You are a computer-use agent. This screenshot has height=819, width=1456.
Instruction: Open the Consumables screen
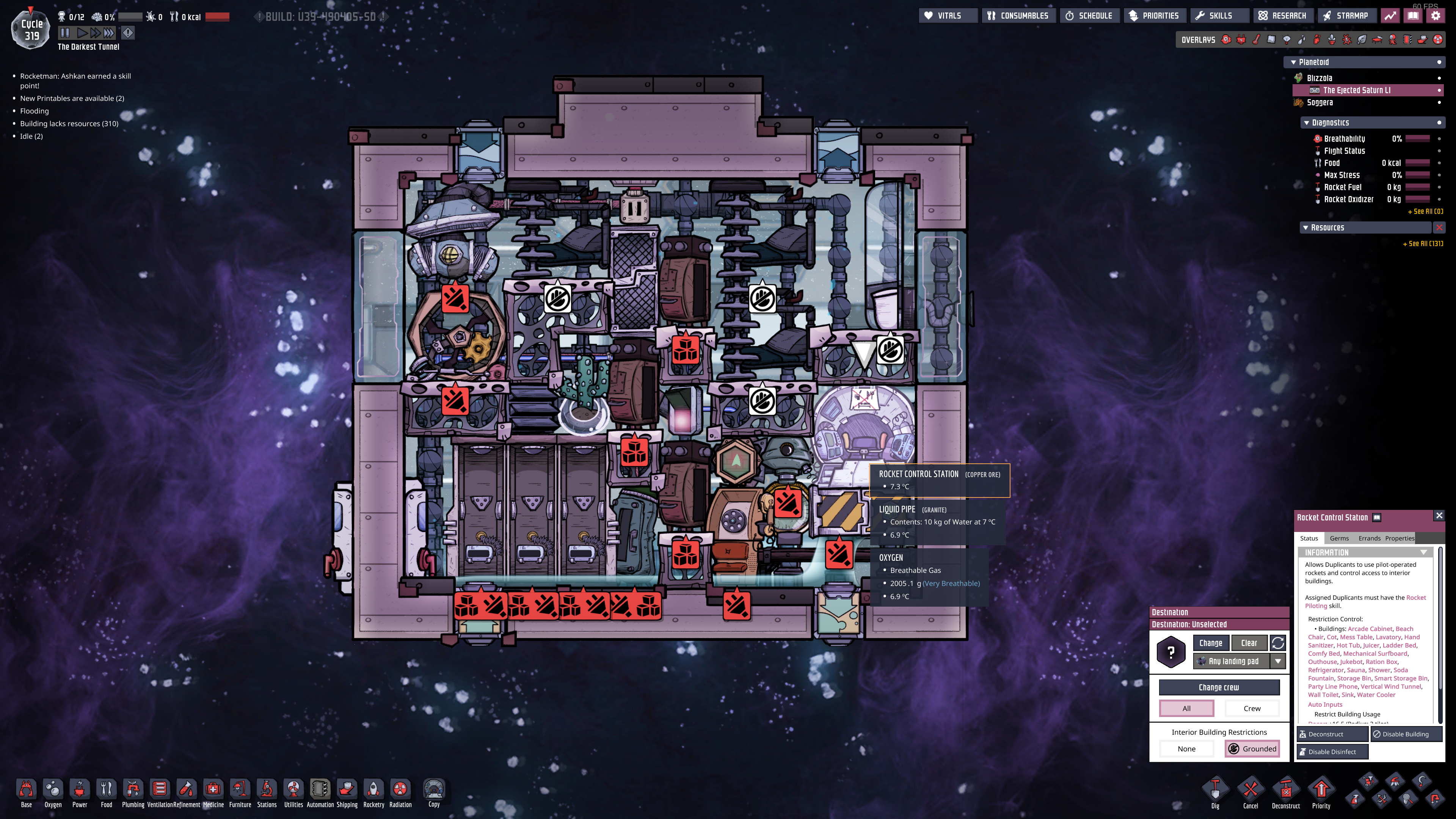(x=1018, y=16)
